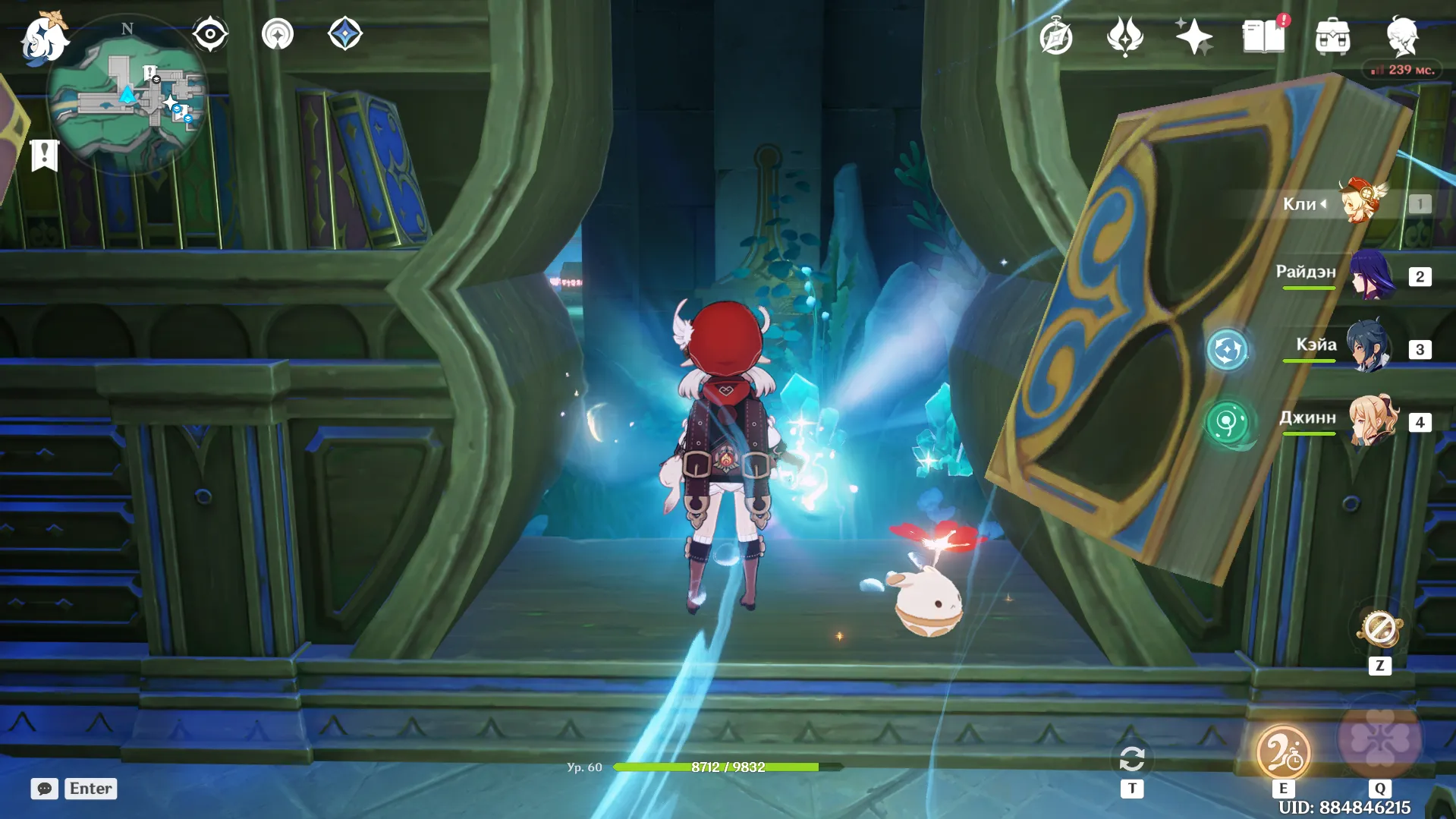Open the circular minimap
The image size is (1456, 819).
(126, 96)
